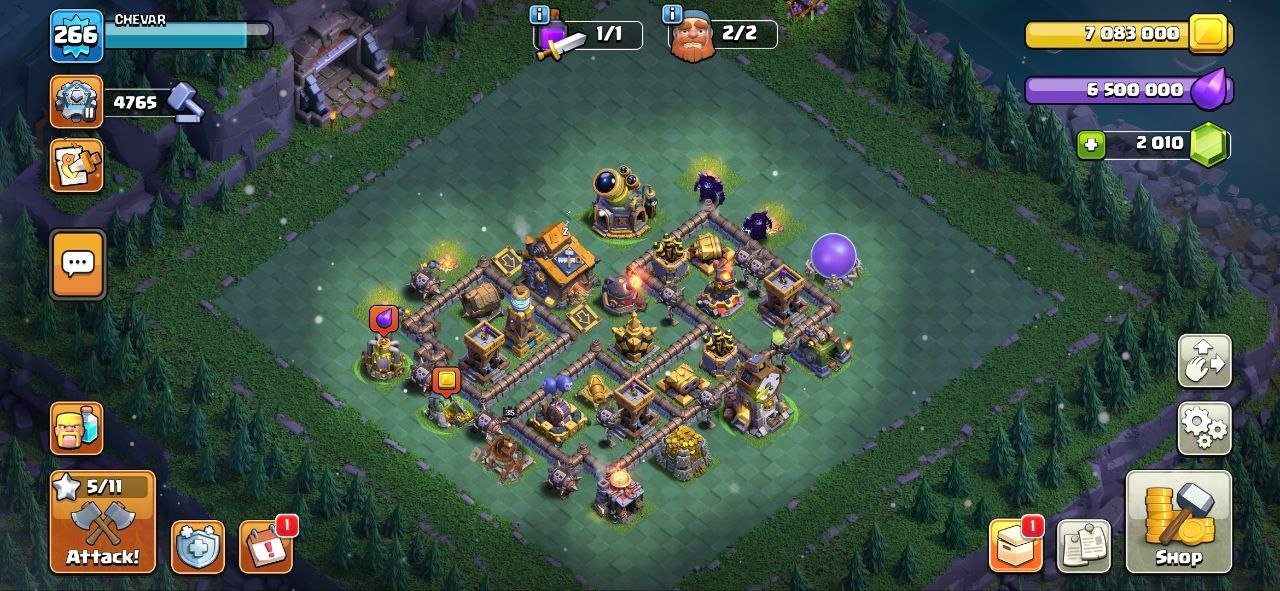Screen dimensions: 1280x591
Task: Add gems with the green plus button
Action: (1091, 145)
